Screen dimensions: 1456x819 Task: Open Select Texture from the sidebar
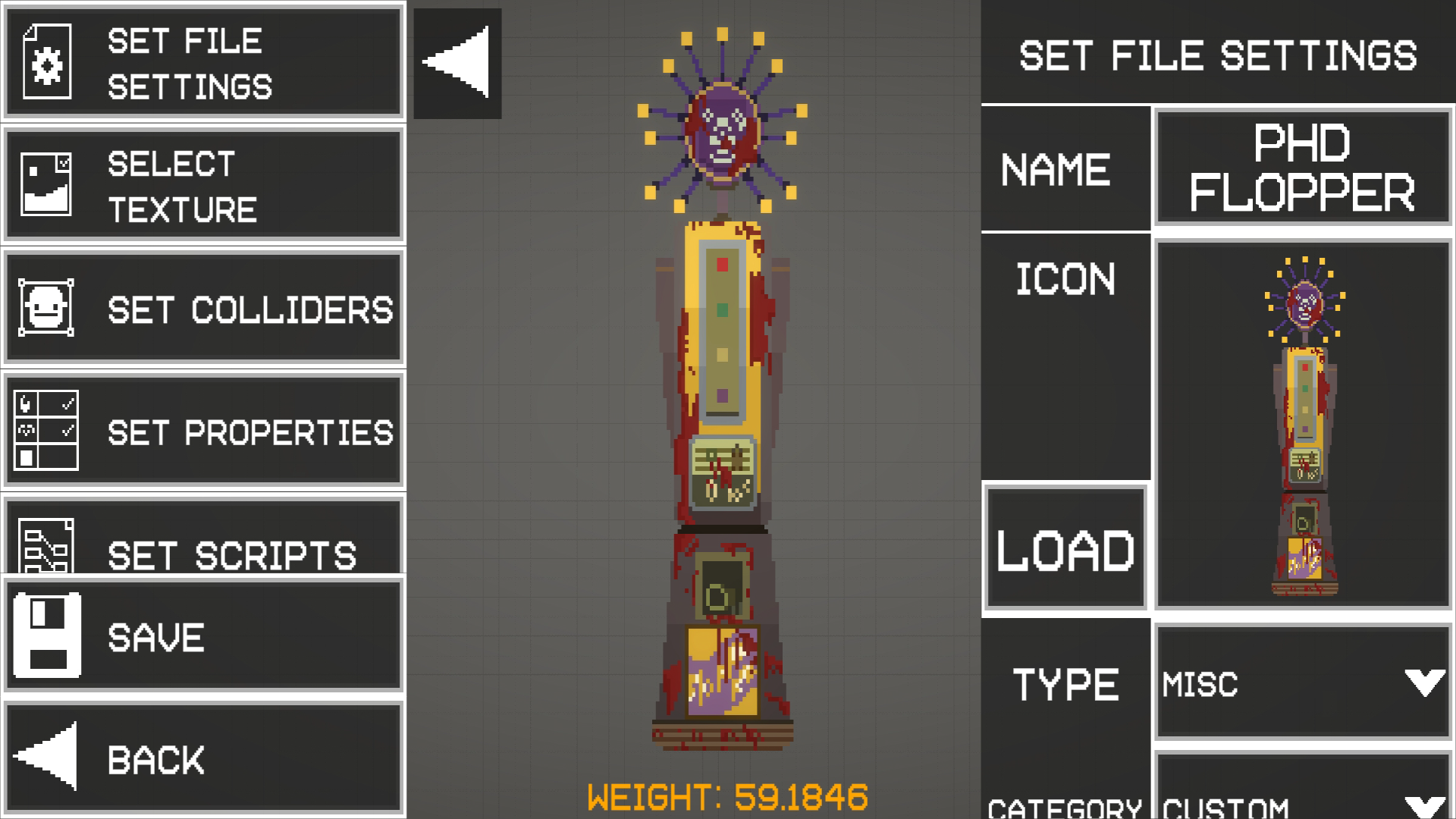203,184
